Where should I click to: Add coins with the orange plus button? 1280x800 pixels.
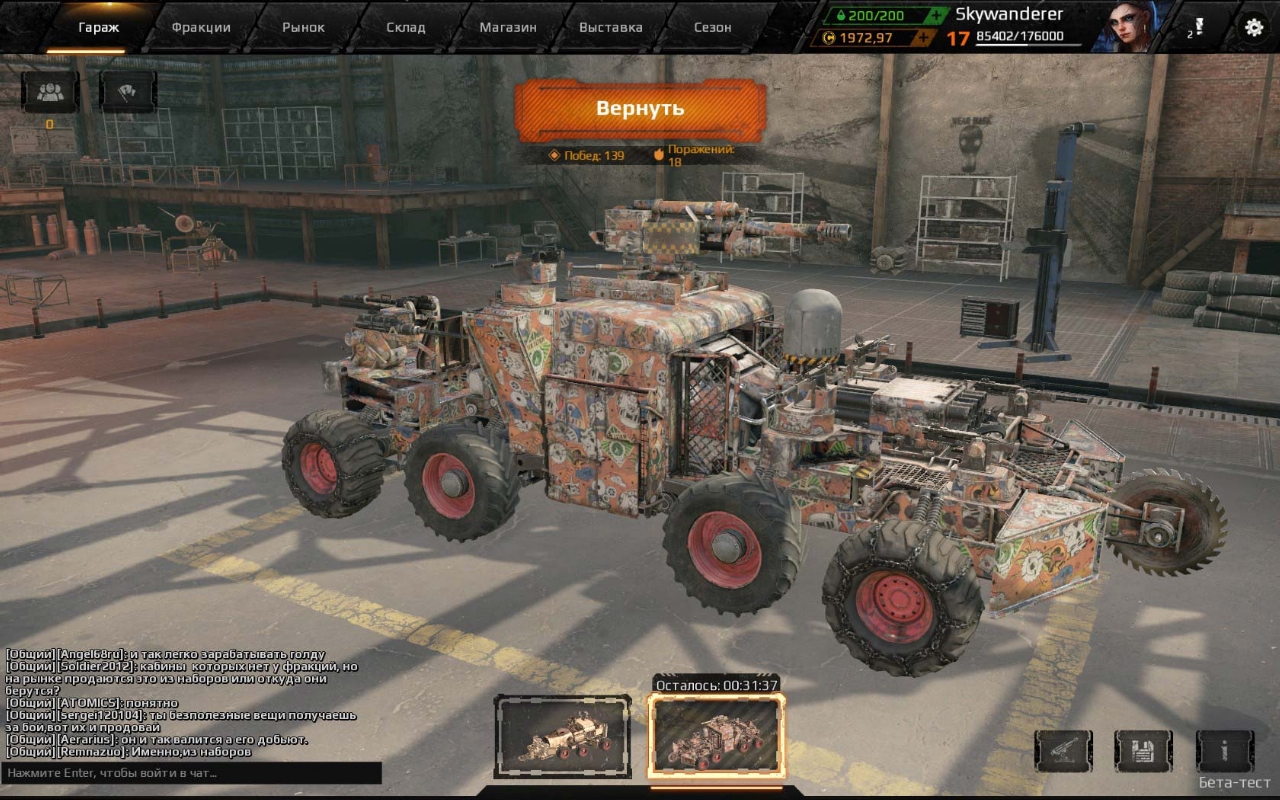point(924,38)
